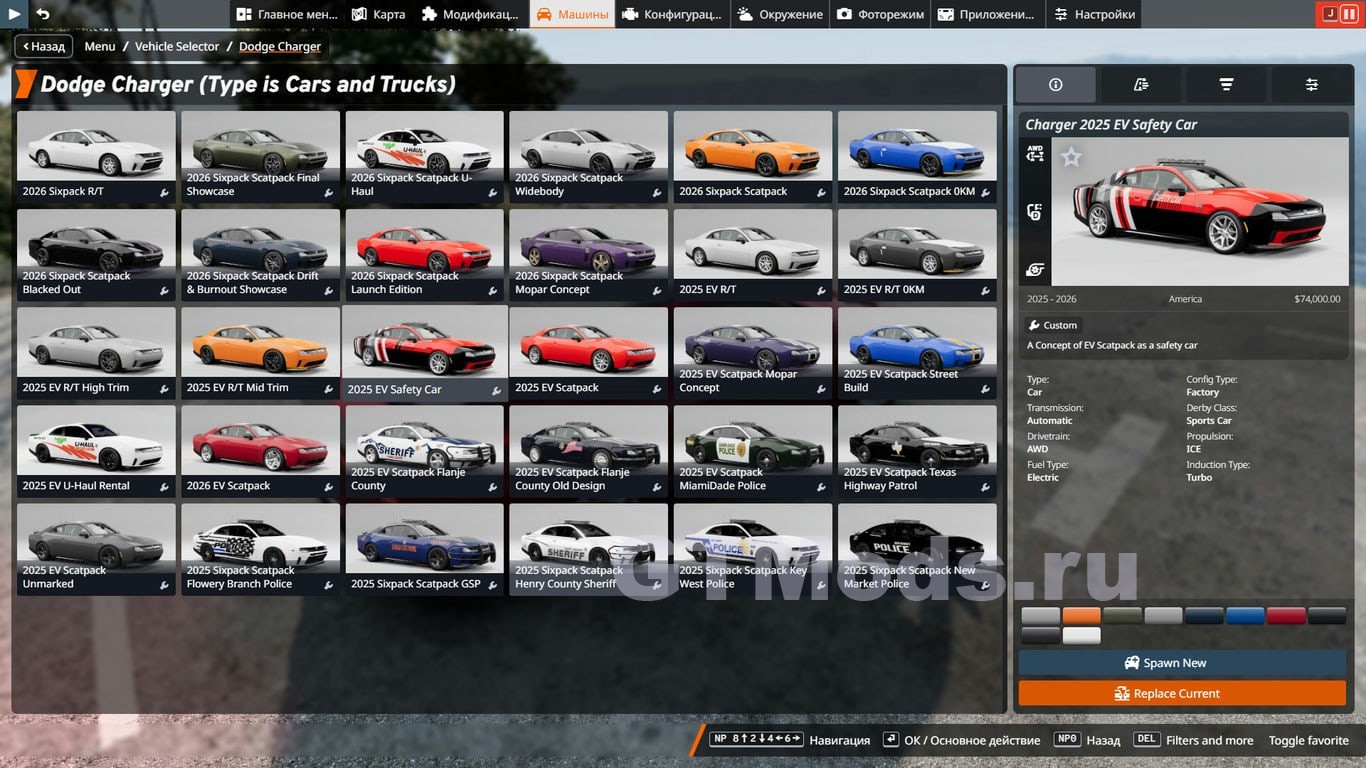Choose the blue paint swatch
The image size is (1366, 768).
click(x=1245, y=616)
